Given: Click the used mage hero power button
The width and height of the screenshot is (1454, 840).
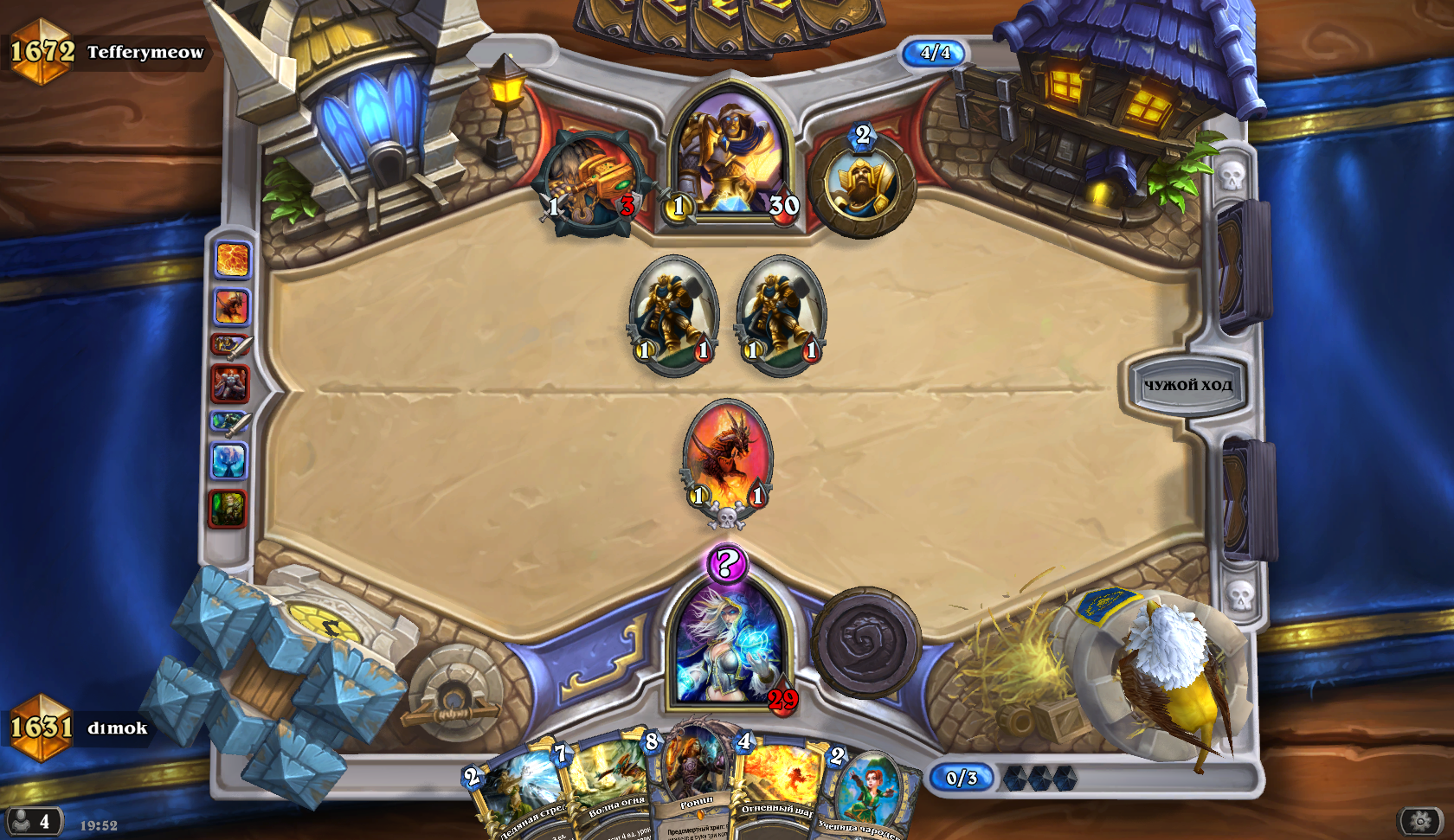Looking at the screenshot, I should [865, 643].
